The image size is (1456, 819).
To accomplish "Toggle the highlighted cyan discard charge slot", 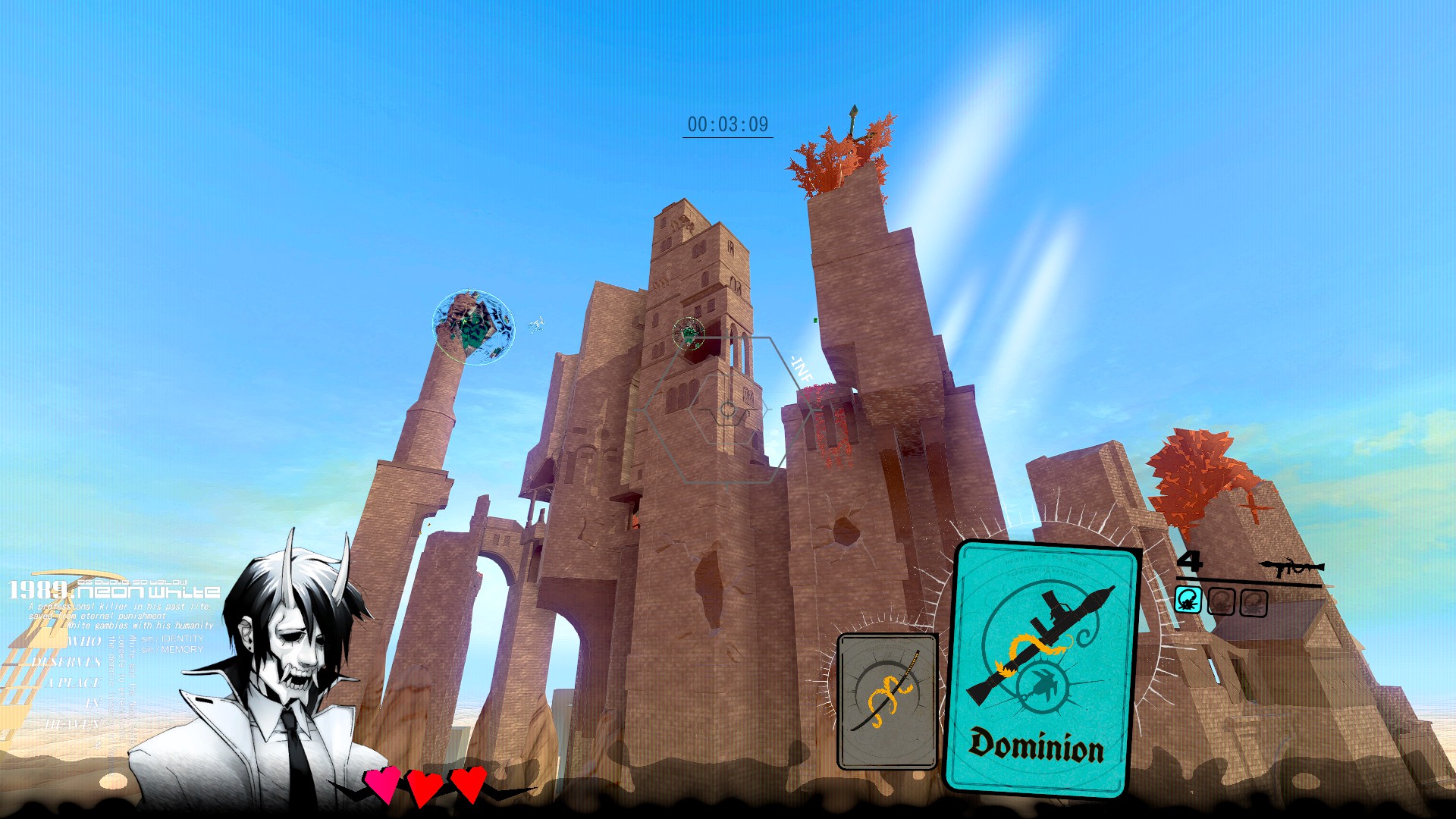I will point(1188,599).
